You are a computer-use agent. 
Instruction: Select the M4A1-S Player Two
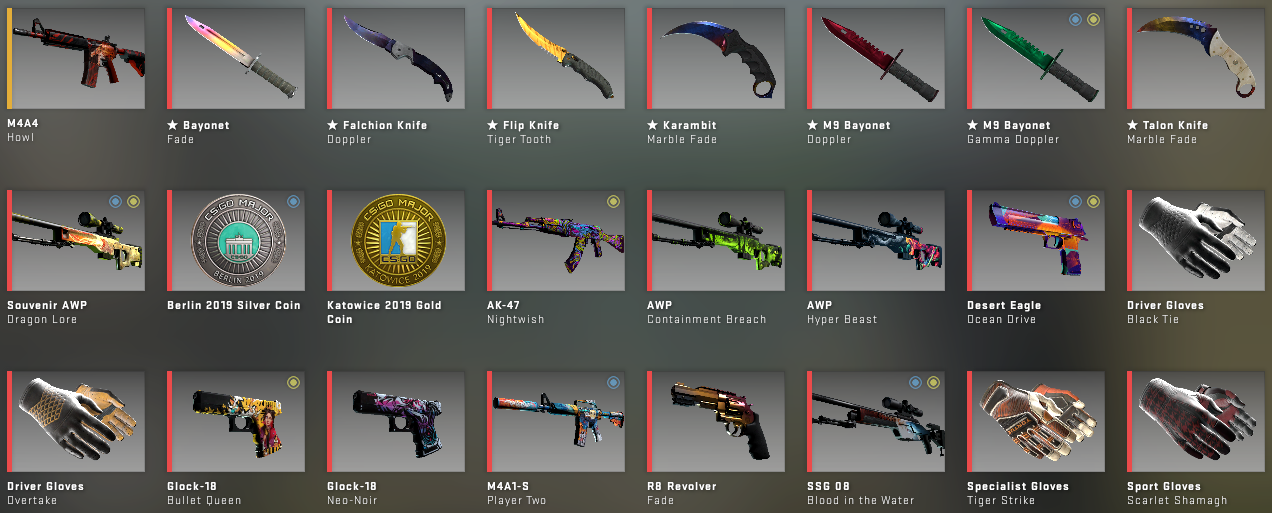[x=556, y=421]
